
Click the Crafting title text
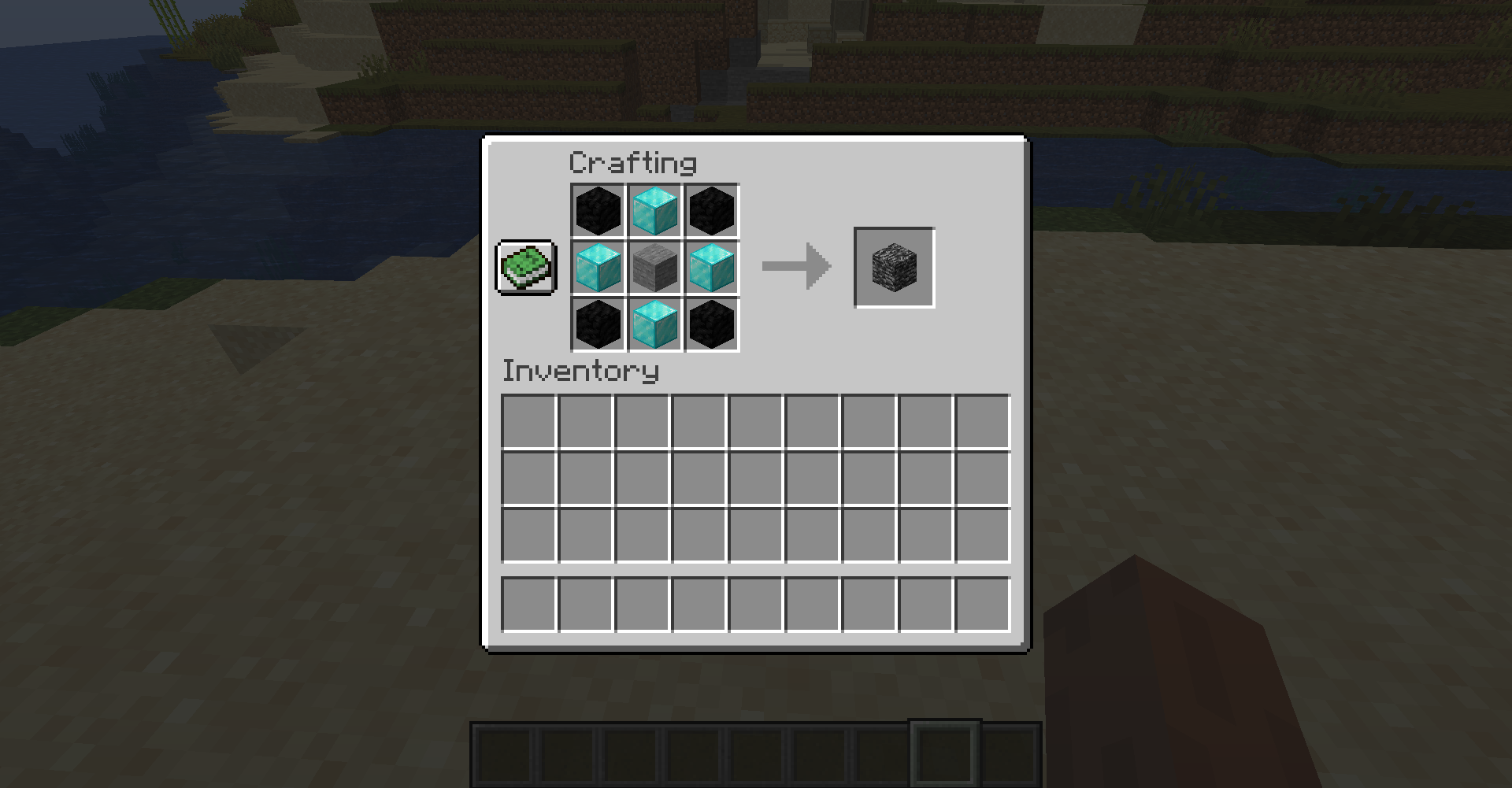coord(632,163)
